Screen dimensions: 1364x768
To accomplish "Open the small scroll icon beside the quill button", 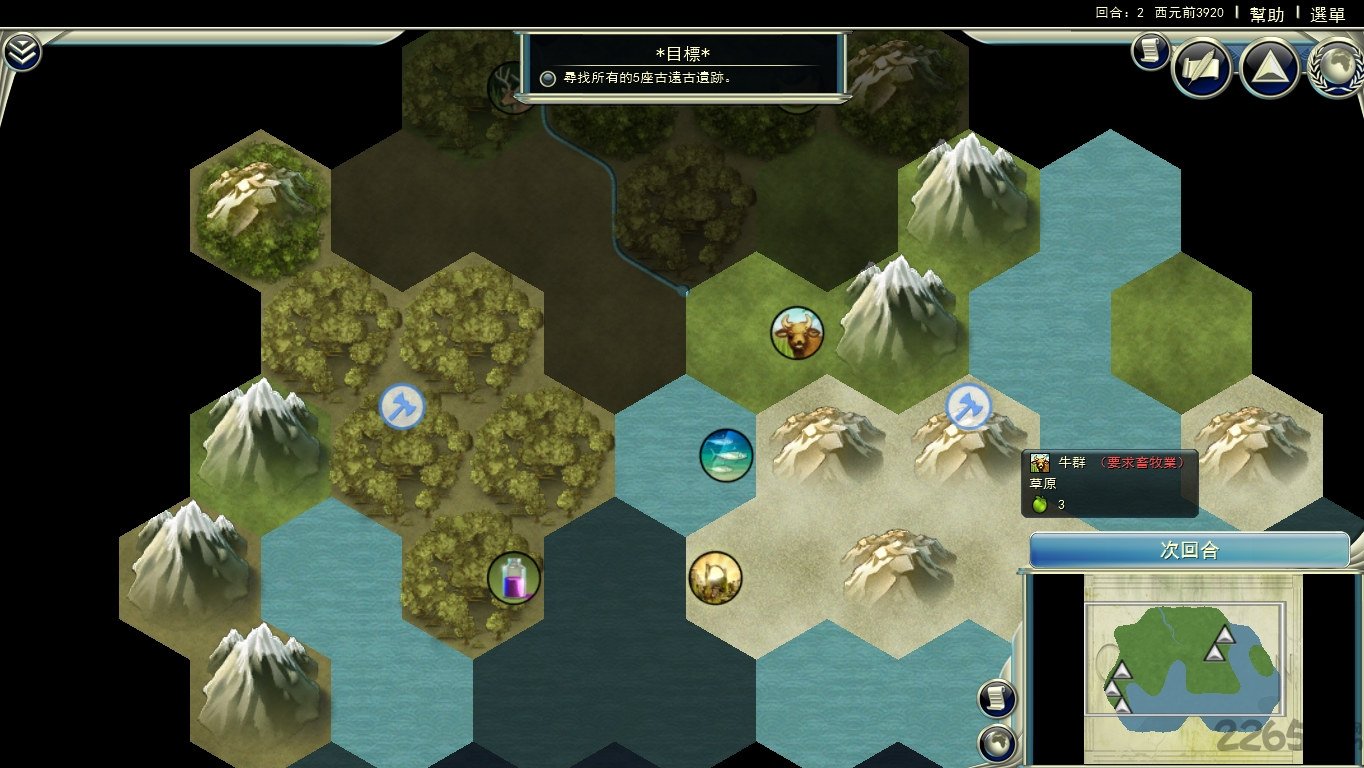I will [1151, 50].
